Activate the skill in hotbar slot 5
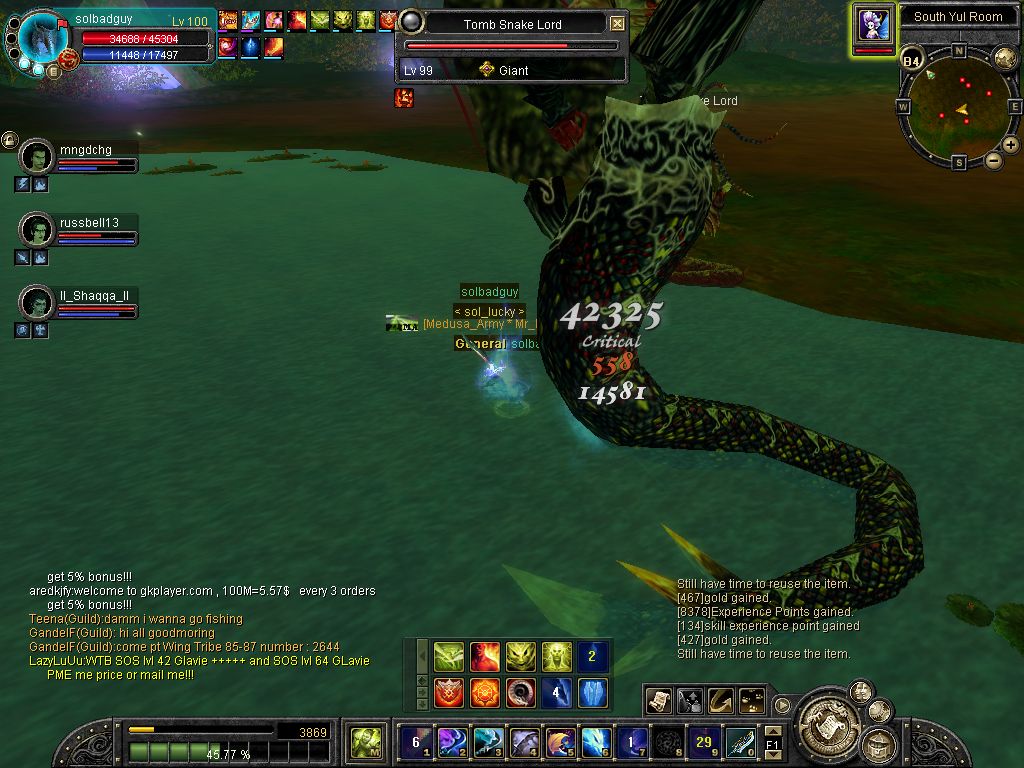 click(x=559, y=742)
